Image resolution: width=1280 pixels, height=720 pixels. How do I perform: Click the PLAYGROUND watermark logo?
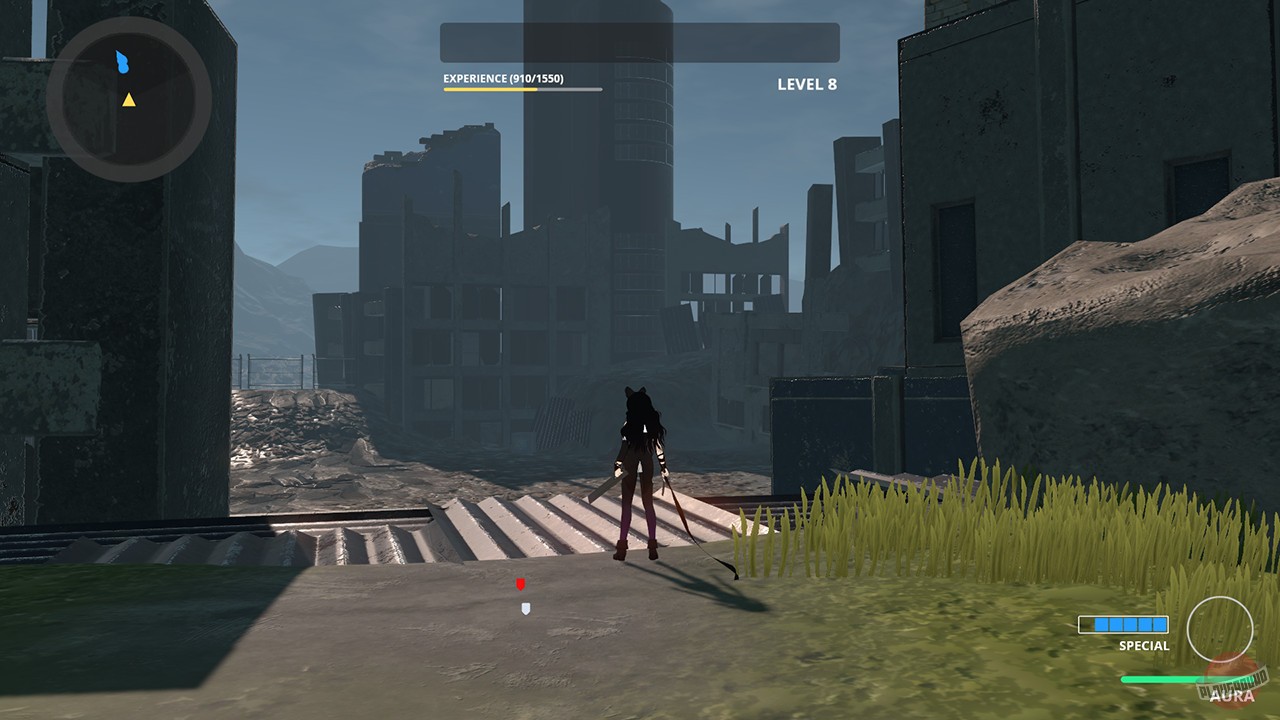pos(1232,684)
